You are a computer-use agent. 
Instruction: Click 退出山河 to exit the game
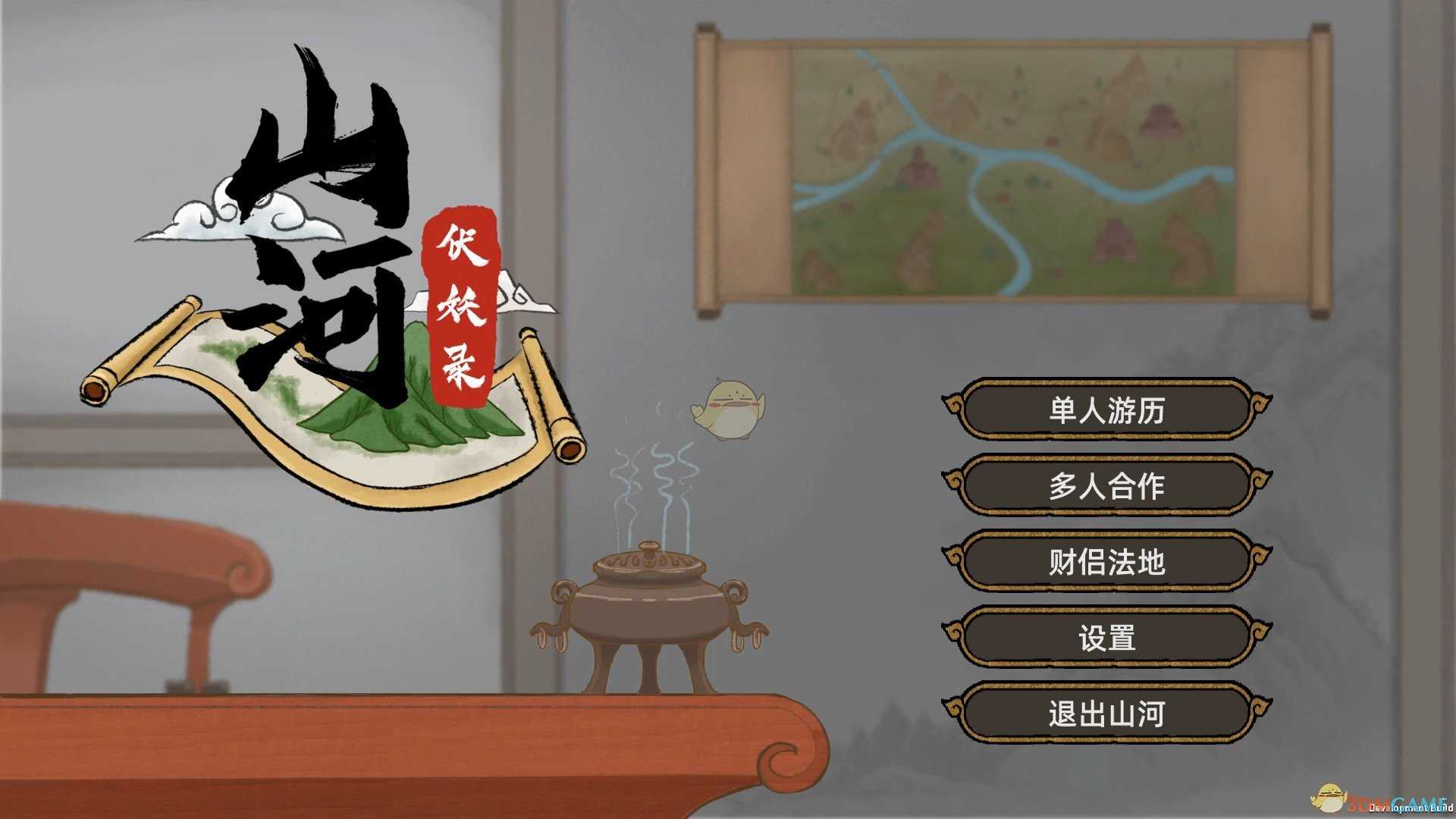click(x=1103, y=713)
